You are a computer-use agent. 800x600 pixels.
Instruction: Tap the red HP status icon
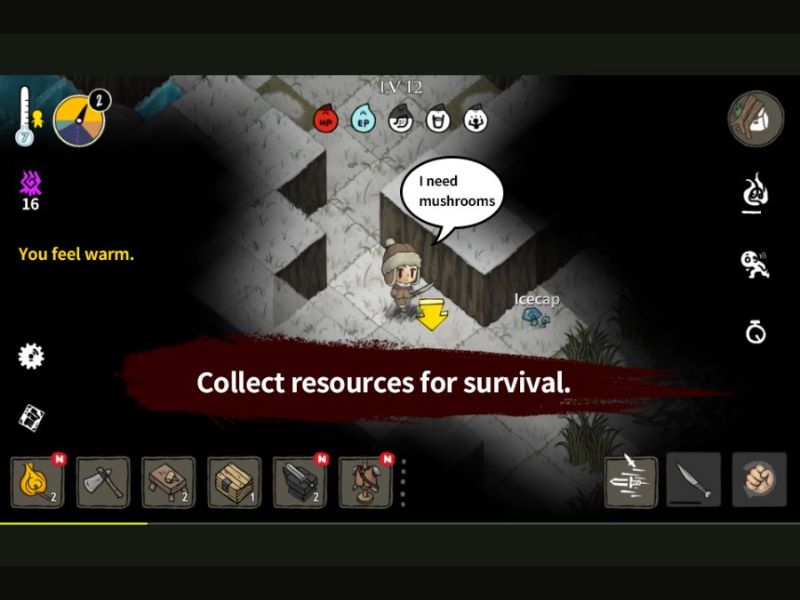326,120
